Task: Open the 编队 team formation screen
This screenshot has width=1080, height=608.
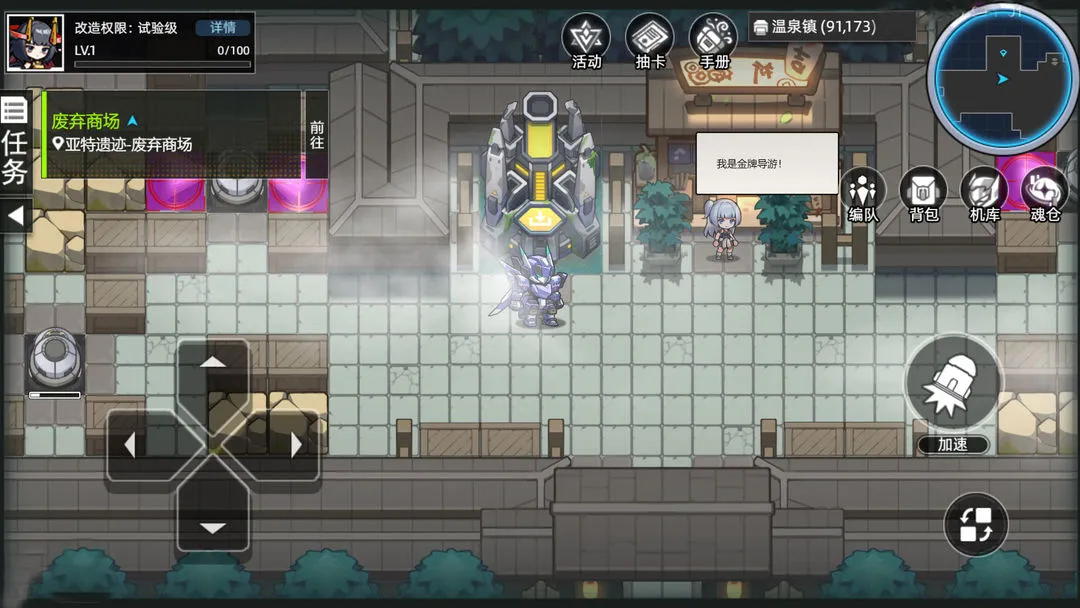Action: (x=863, y=194)
